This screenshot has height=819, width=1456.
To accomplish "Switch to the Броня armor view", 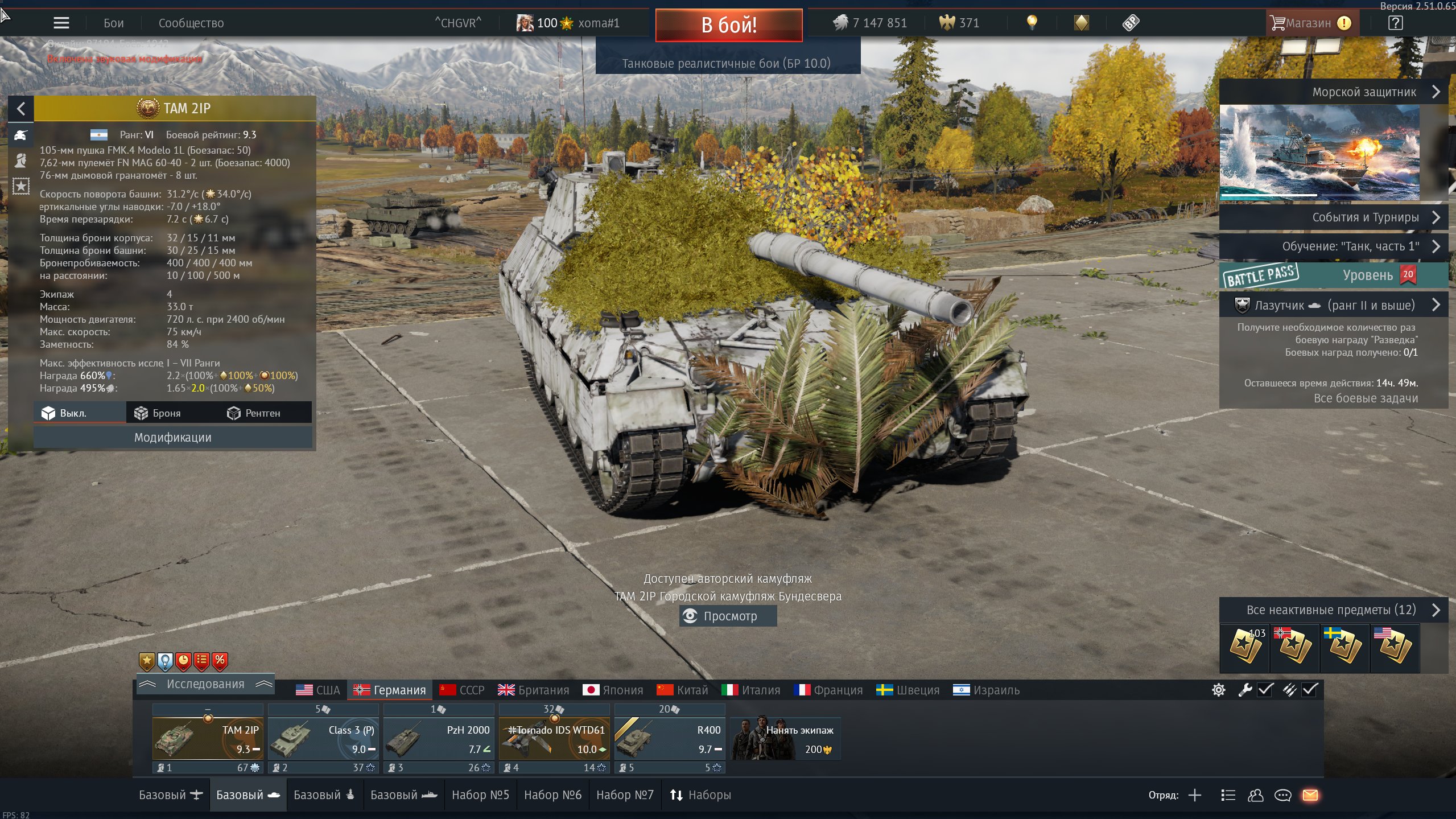I will 158,413.
